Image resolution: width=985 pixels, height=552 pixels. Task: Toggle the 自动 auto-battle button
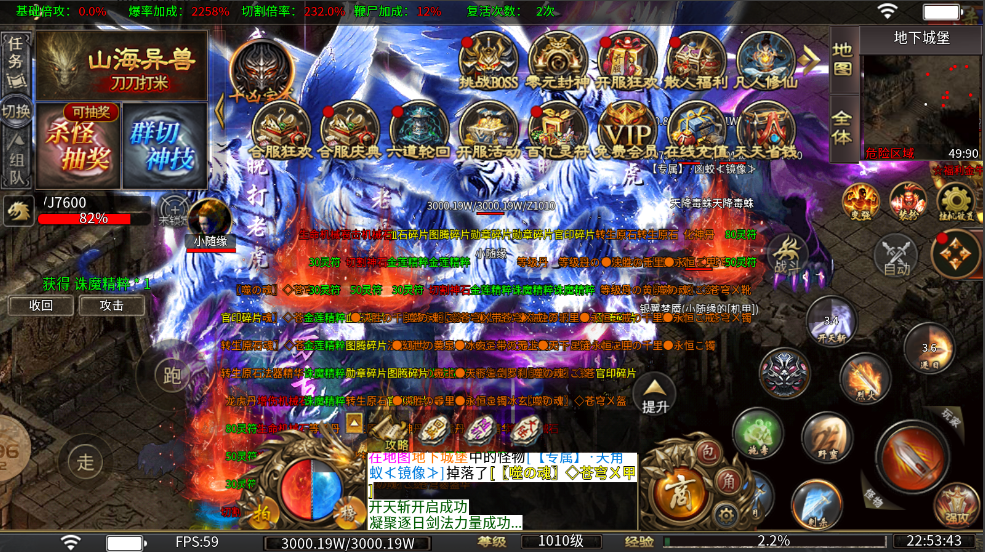click(x=896, y=254)
